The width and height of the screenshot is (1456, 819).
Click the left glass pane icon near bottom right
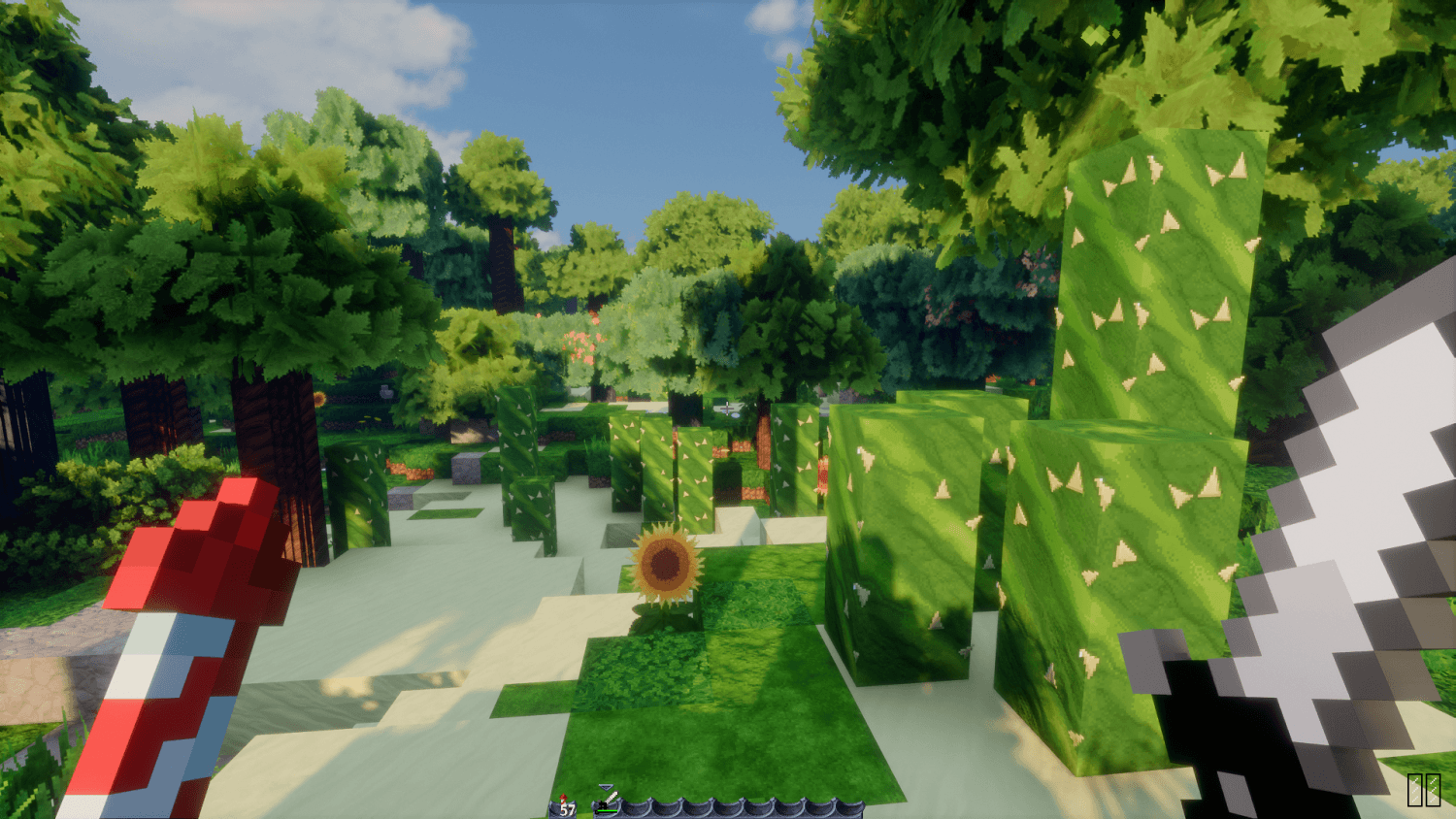tap(1417, 789)
